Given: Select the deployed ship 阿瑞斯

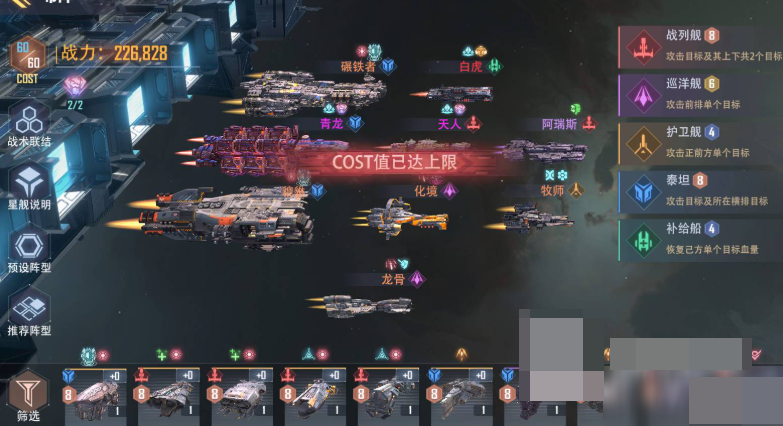Looking at the screenshot, I should click(545, 150).
